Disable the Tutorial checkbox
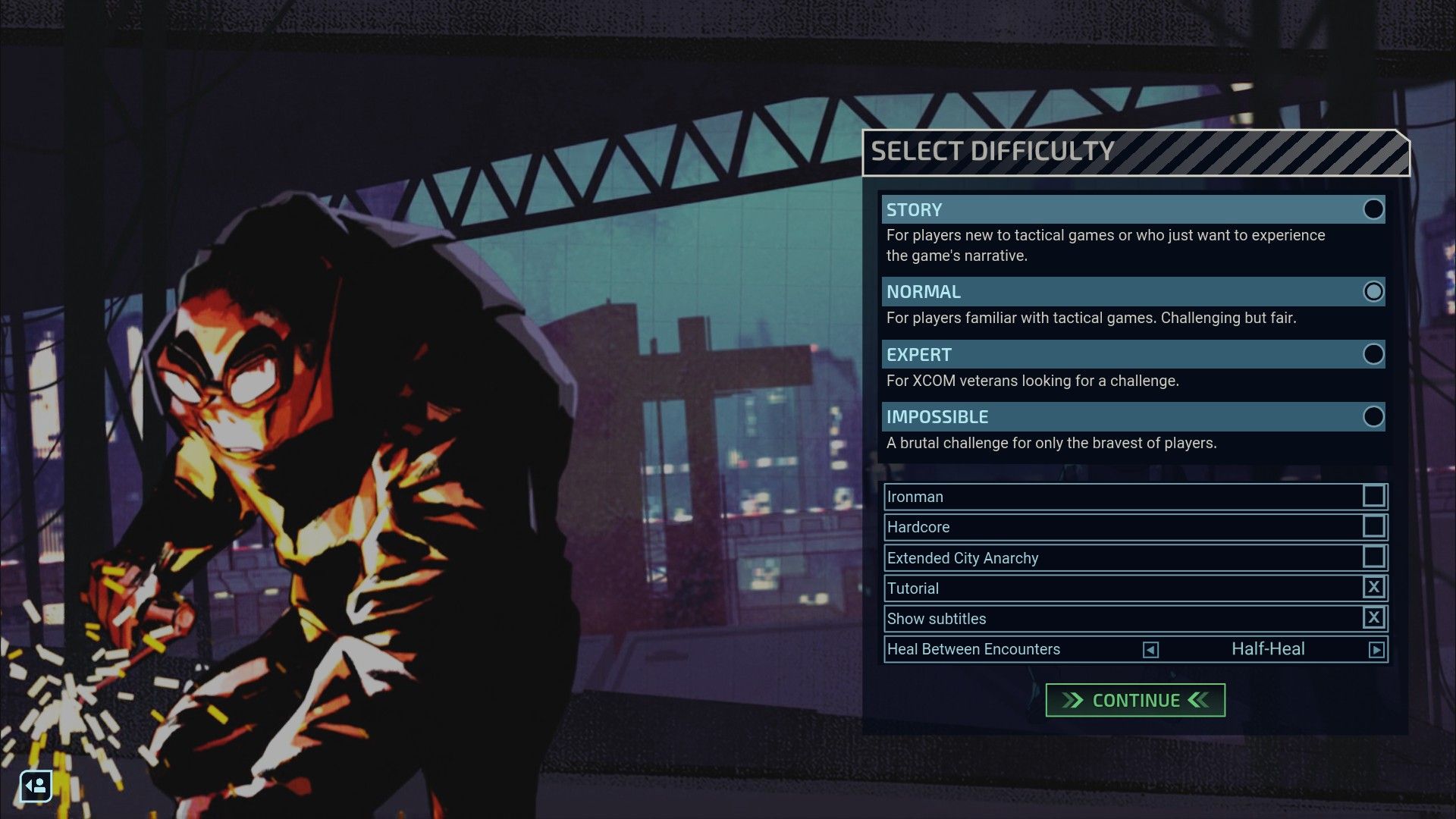1456x819 pixels. pos(1374,588)
